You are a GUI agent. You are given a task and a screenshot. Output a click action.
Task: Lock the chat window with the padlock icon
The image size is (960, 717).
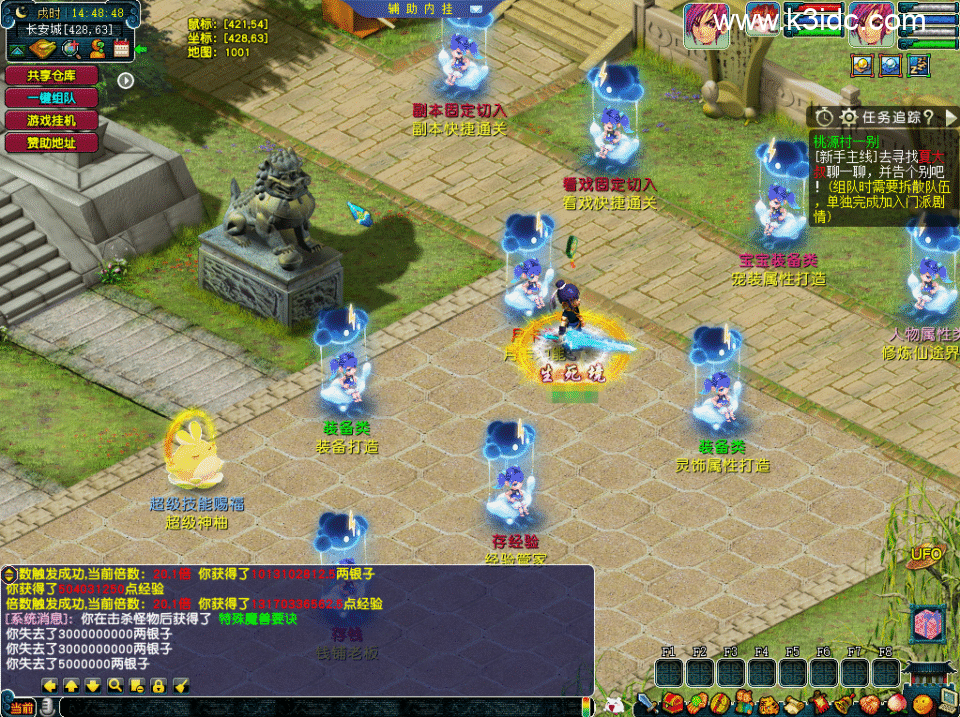point(158,685)
